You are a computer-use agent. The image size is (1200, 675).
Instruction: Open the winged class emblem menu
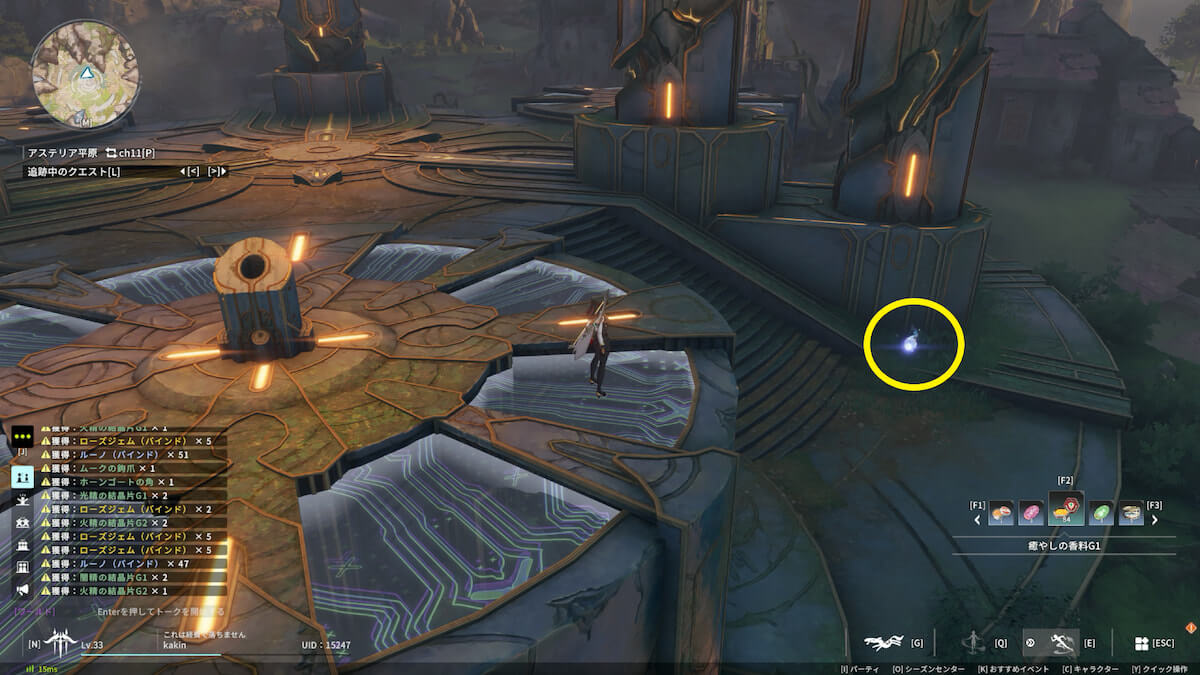coord(62,642)
